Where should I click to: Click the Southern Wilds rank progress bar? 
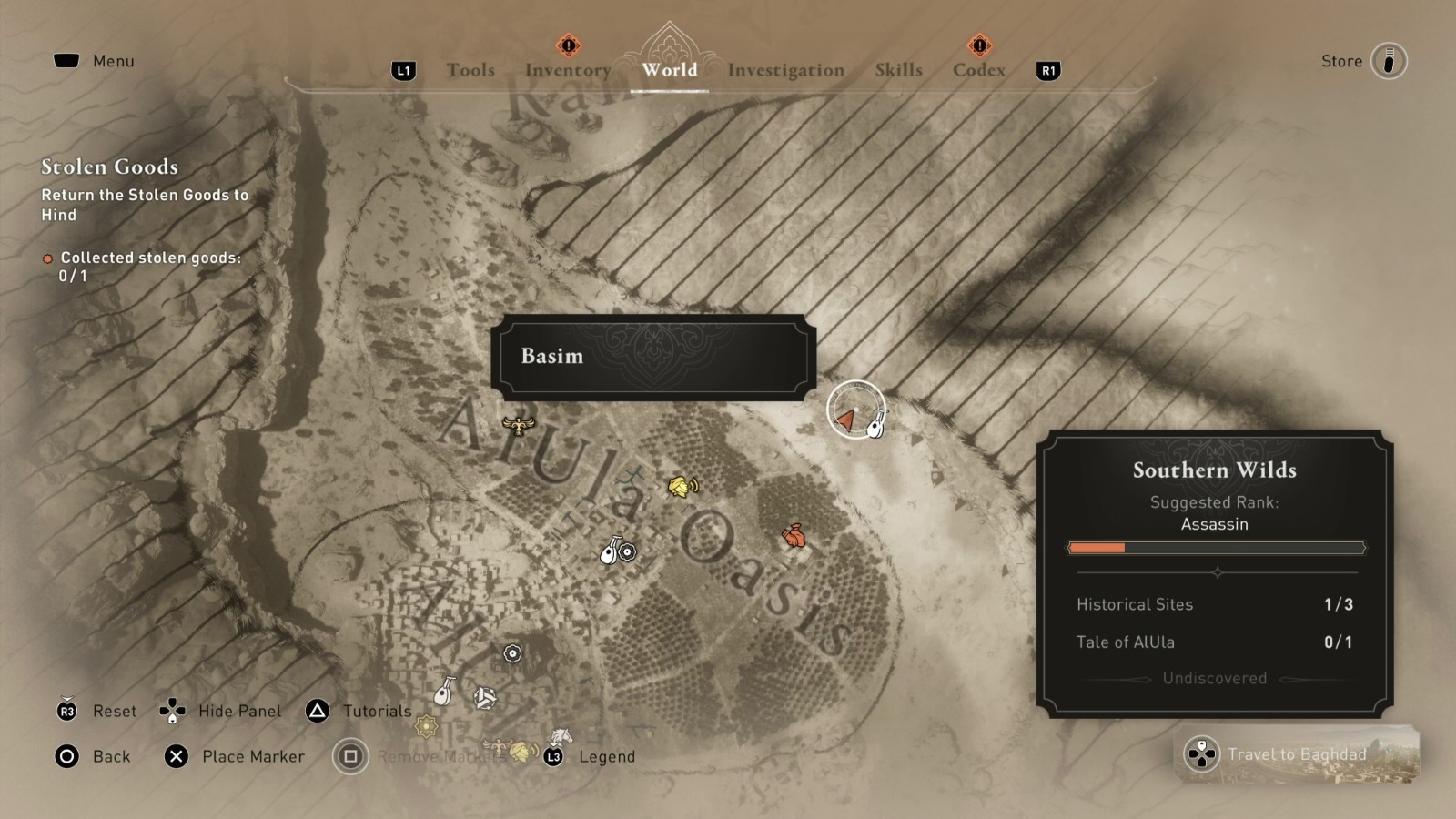pyautogui.click(x=1215, y=548)
